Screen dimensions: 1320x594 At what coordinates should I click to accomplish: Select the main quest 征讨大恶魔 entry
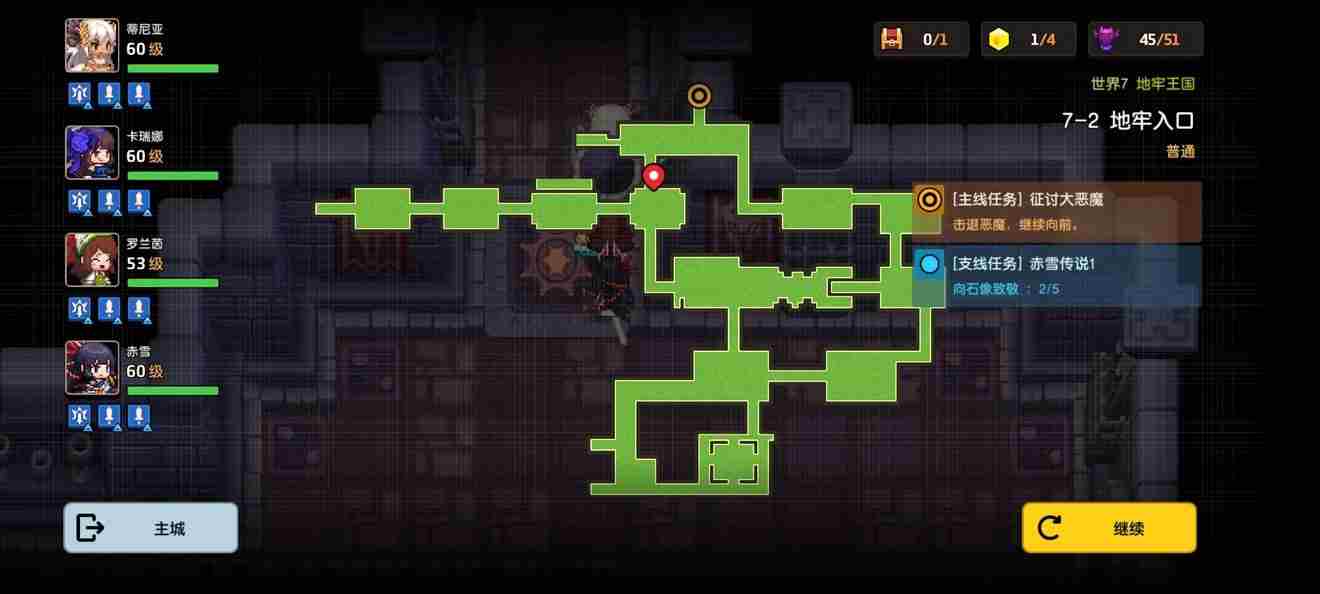[1057, 211]
